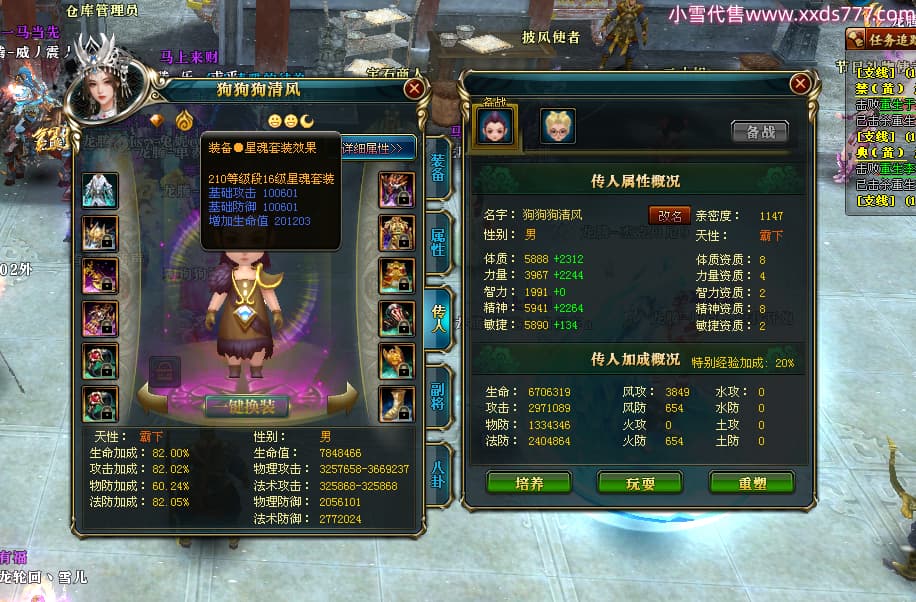Click the 培养 cultivate button
Viewport: 916px width, 602px height.
coord(528,483)
